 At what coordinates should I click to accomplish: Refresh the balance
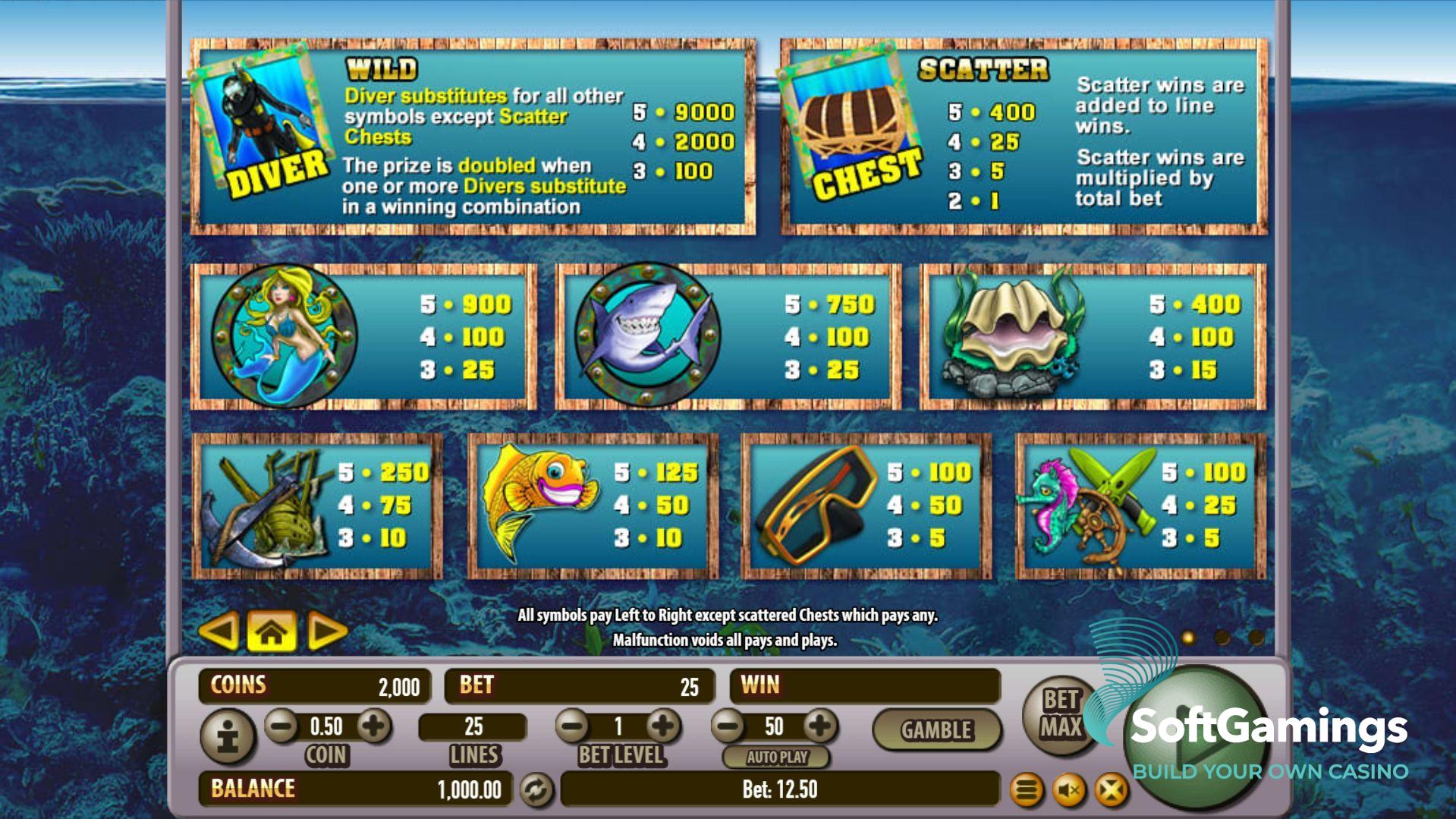point(536,790)
